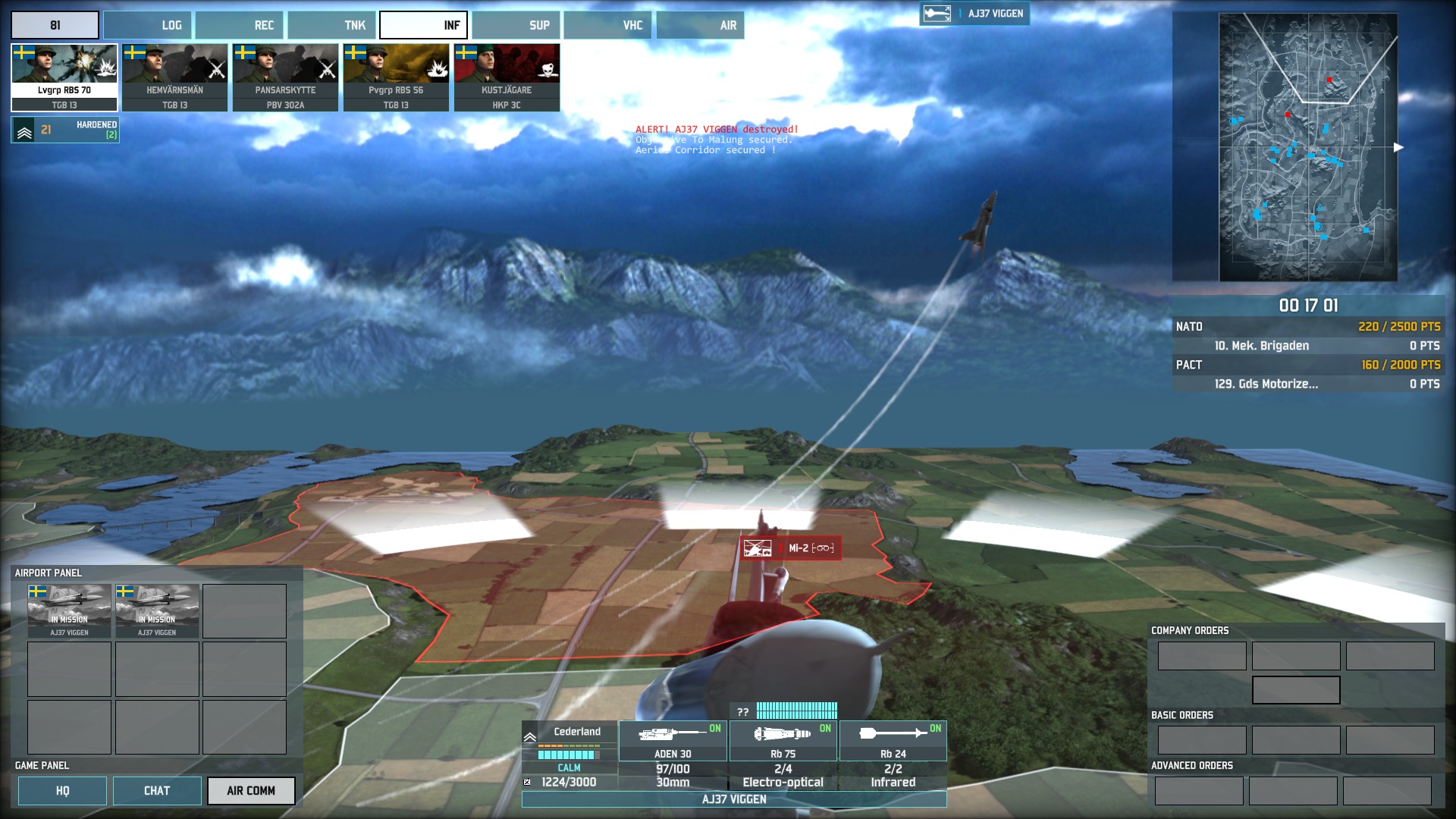Switch to the SUP category tab

tap(516, 25)
